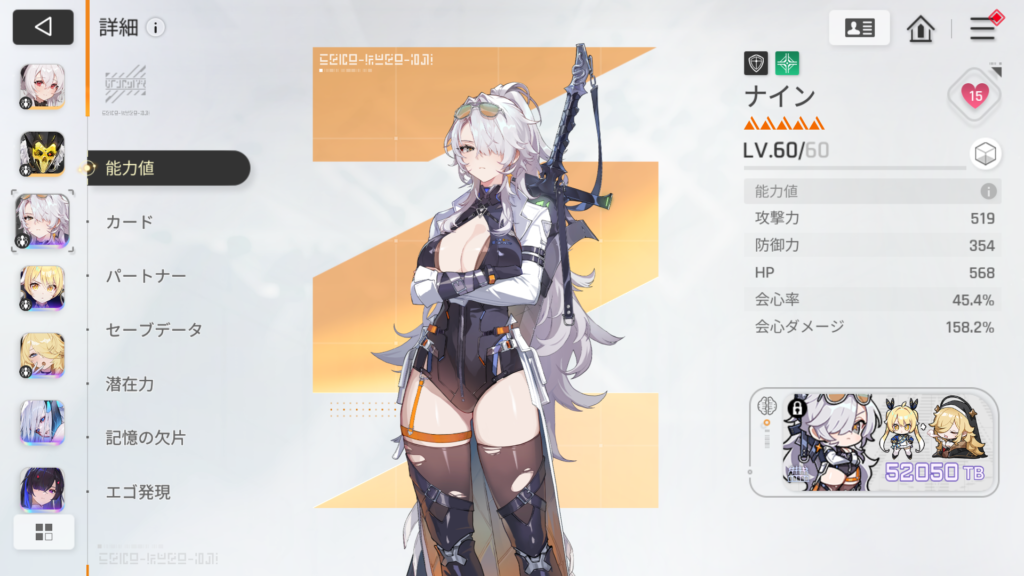1024x576 pixels.
Task: Open the character grid view button
Action: [x=44, y=532]
